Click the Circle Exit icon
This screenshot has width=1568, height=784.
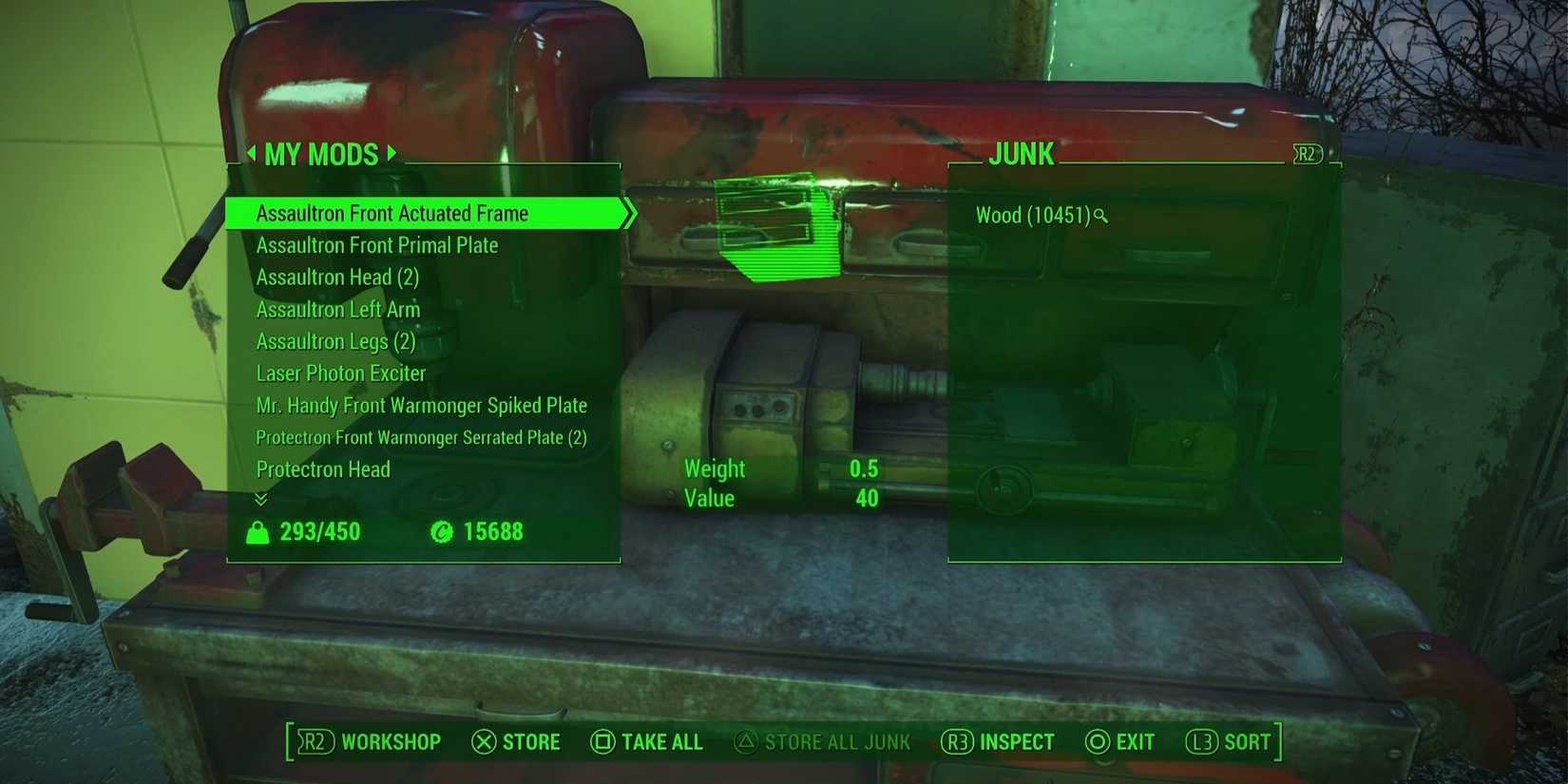1099,742
